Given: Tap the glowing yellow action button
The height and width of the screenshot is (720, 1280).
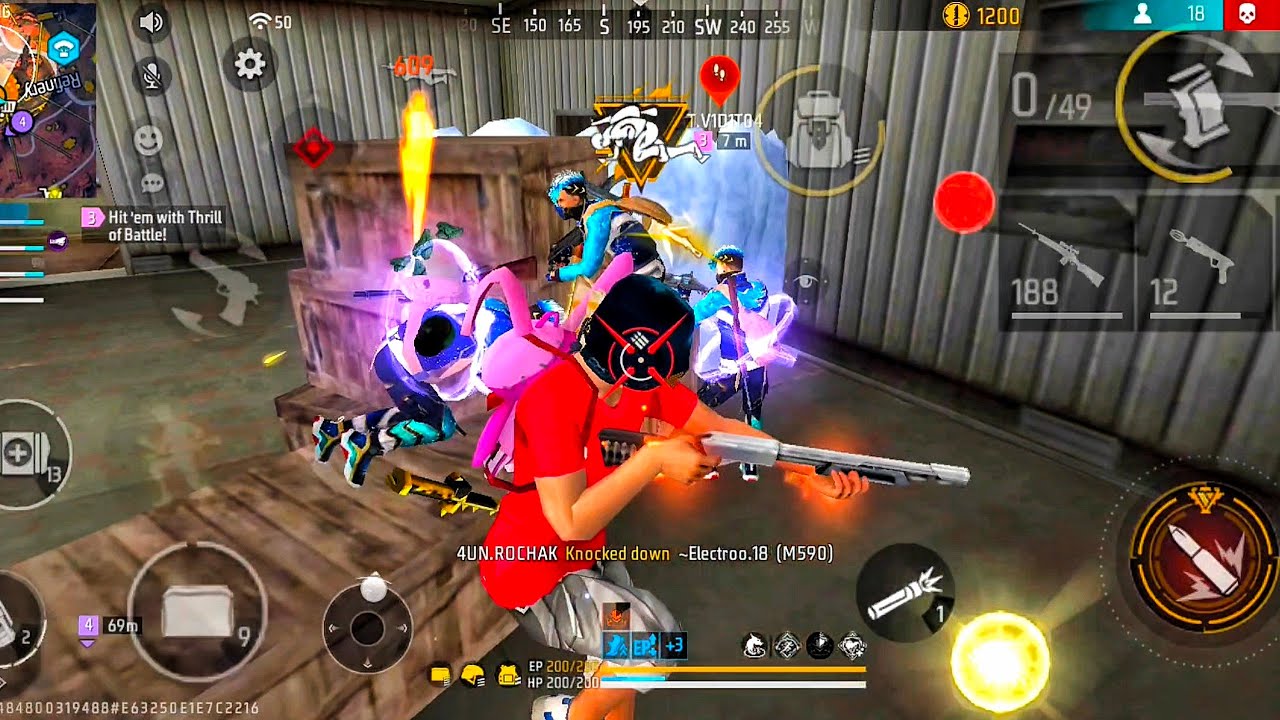Looking at the screenshot, I should pyautogui.click(x=999, y=661).
